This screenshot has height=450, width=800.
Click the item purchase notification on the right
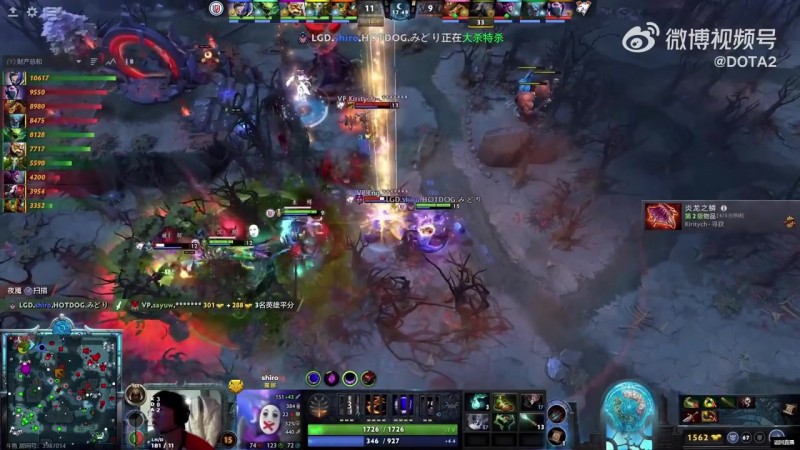pyautogui.click(x=720, y=216)
